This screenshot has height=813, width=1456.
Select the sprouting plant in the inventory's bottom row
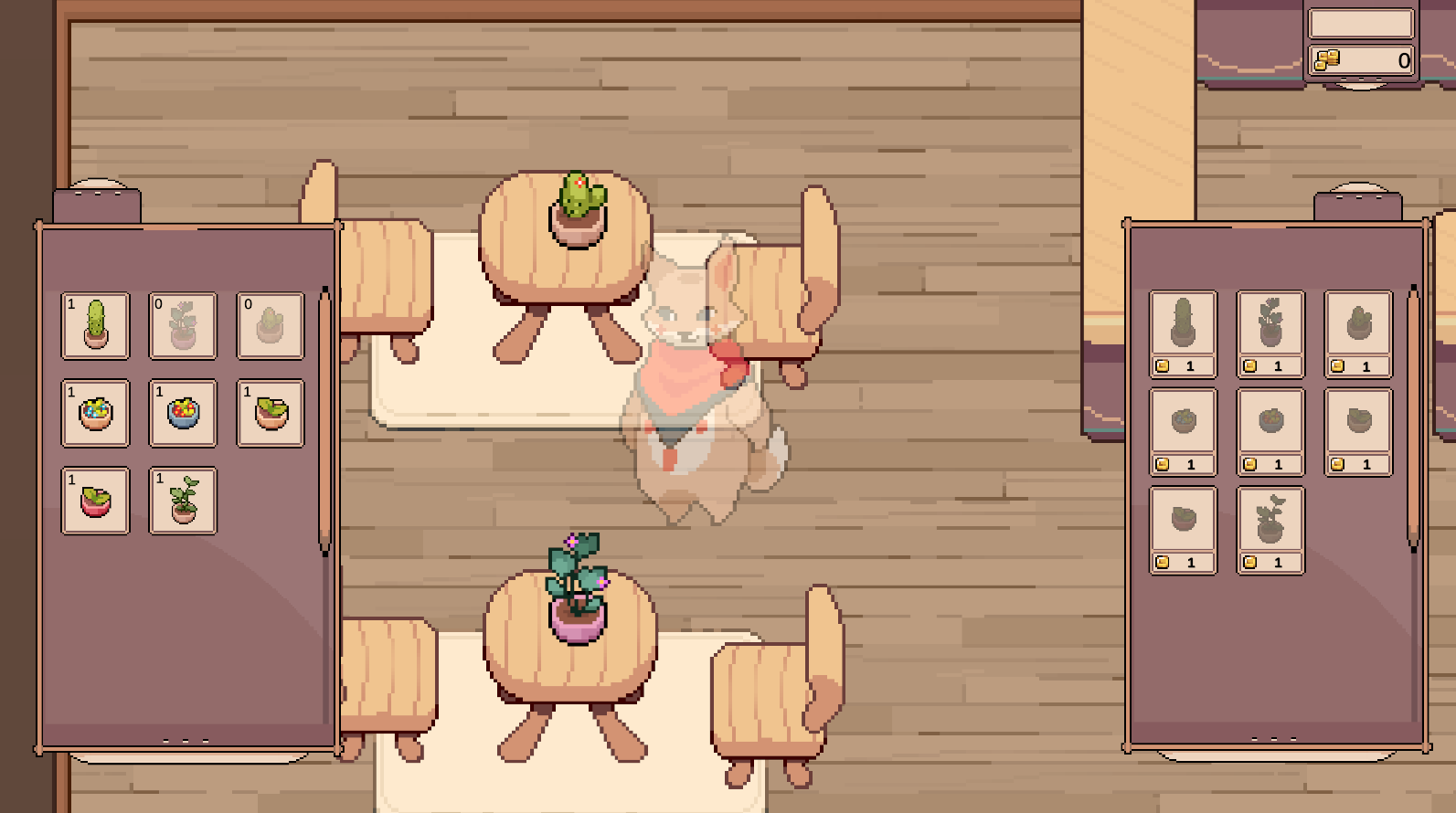pyautogui.click(x=183, y=501)
